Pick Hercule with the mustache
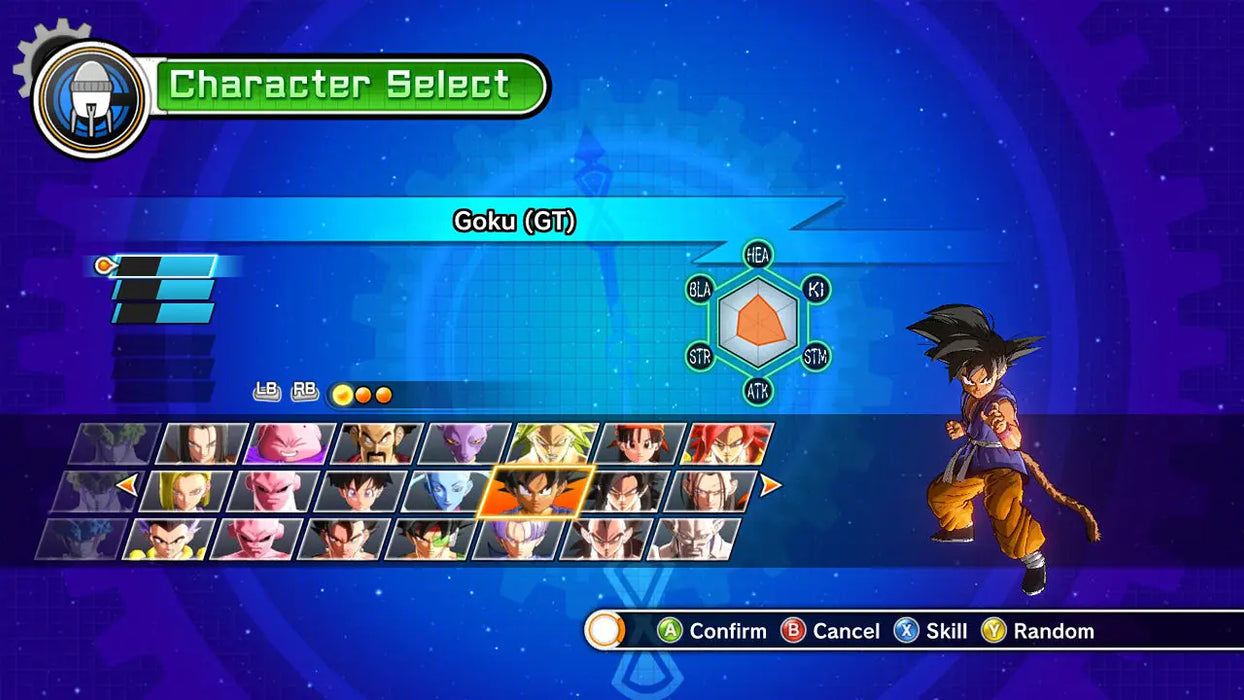Viewport: 1244px width, 700px height. click(x=377, y=444)
